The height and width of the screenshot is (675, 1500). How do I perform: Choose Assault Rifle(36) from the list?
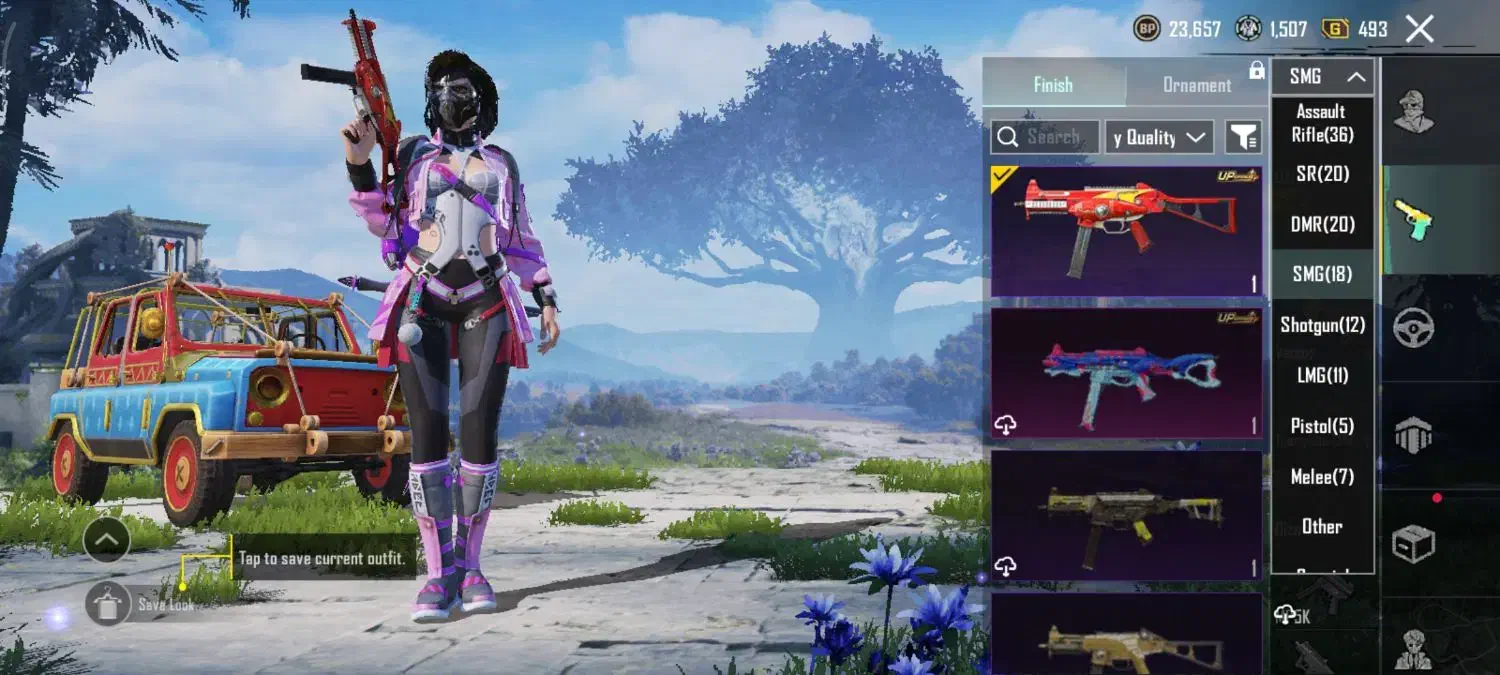pyautogui.click(x=1321, y=123)
